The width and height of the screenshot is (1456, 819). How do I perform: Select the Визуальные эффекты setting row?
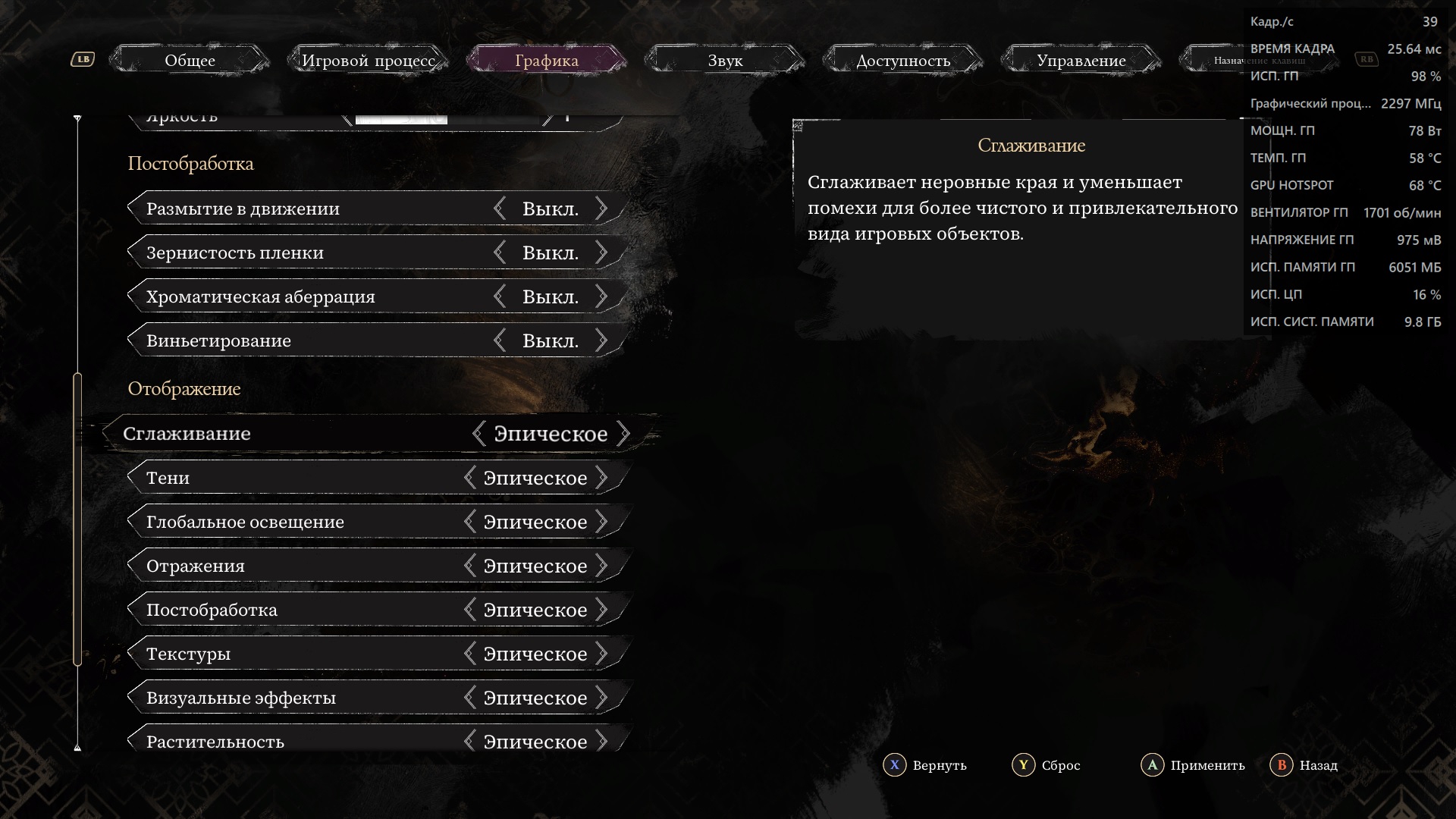click(303, 698)
